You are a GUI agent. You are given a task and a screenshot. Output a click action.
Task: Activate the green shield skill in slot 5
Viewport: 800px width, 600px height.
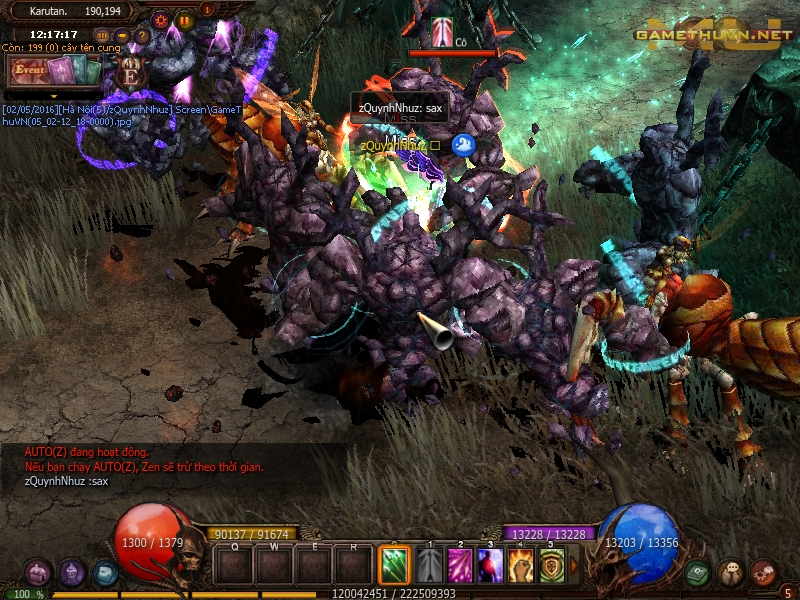552,565
